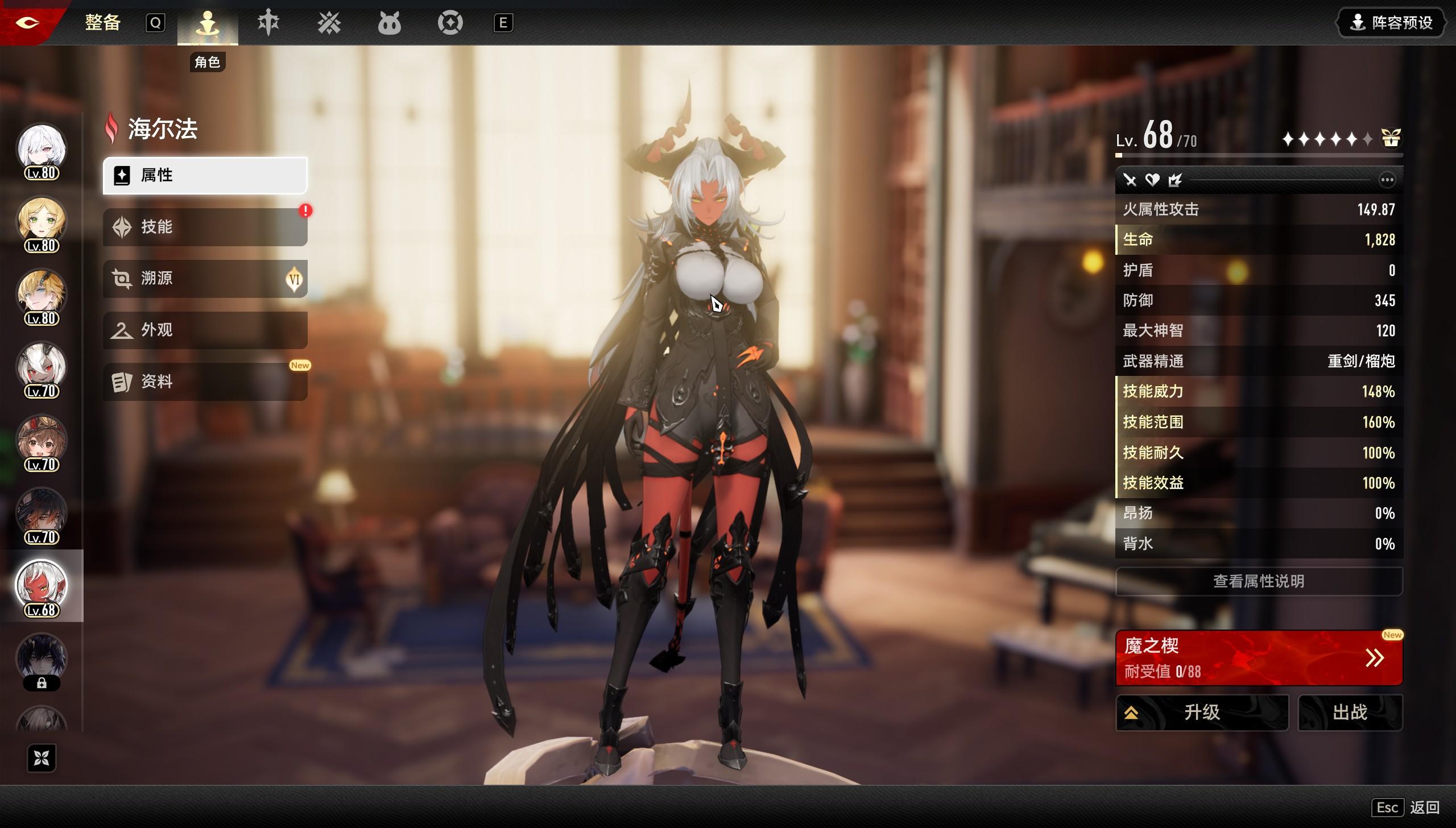Switch to the crossed weapons tab
The width and height of the screenshot is (1456, 828).
pyautogui.click(x=329, y=23)
